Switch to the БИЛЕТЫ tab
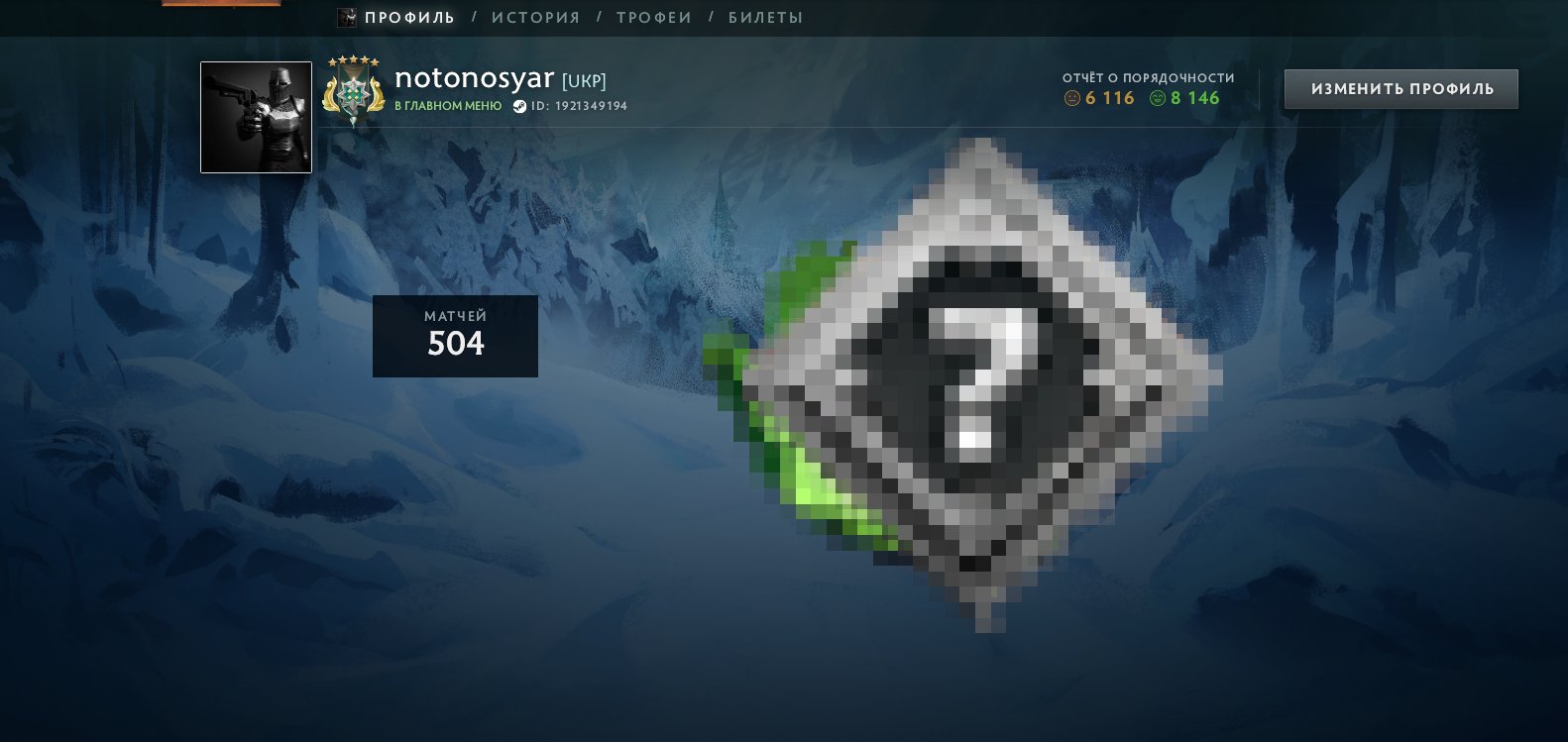This screenshot has height=742, width=1568. (x=768, y=17)
